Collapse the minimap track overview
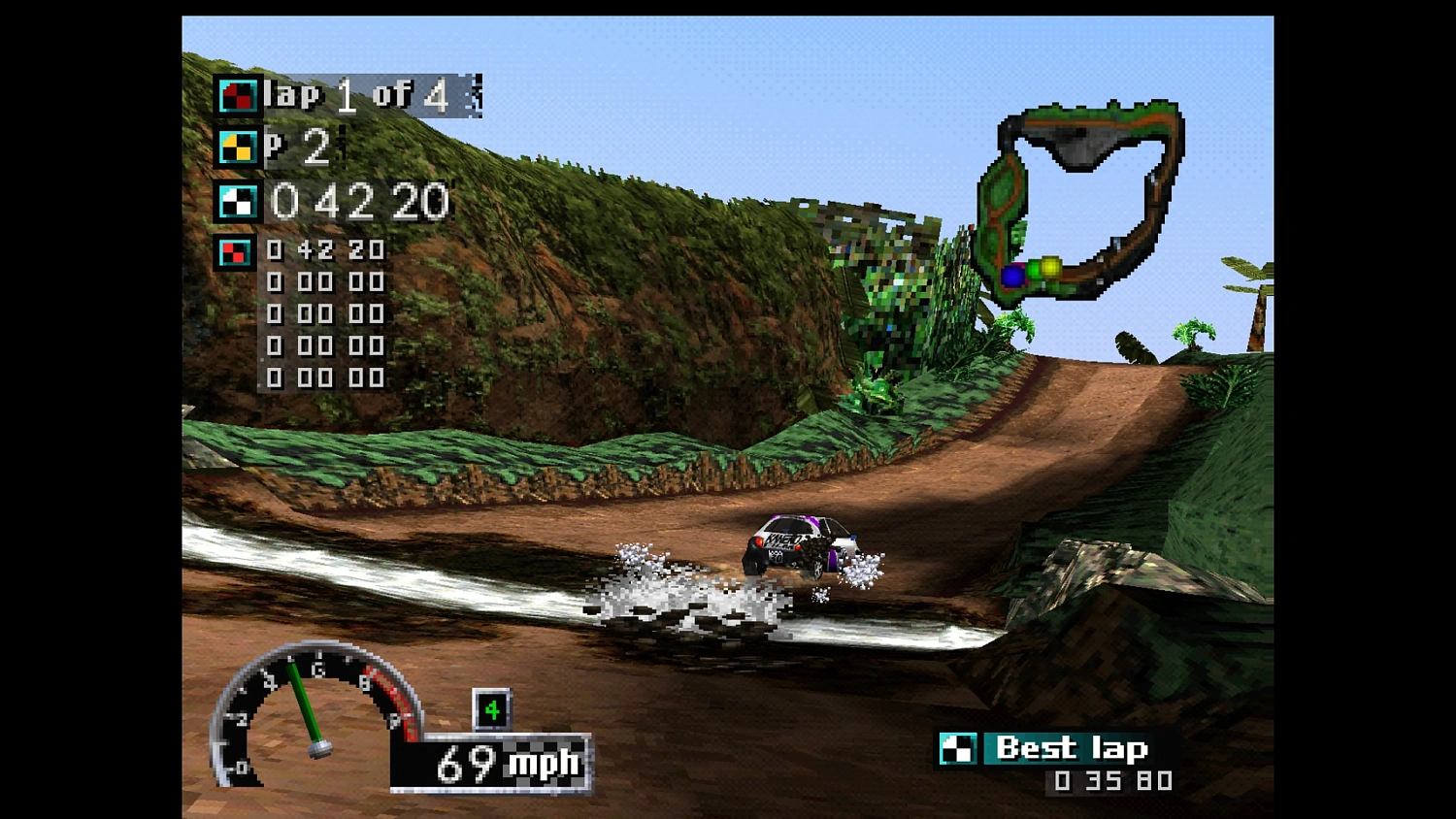 point(1082,199)
